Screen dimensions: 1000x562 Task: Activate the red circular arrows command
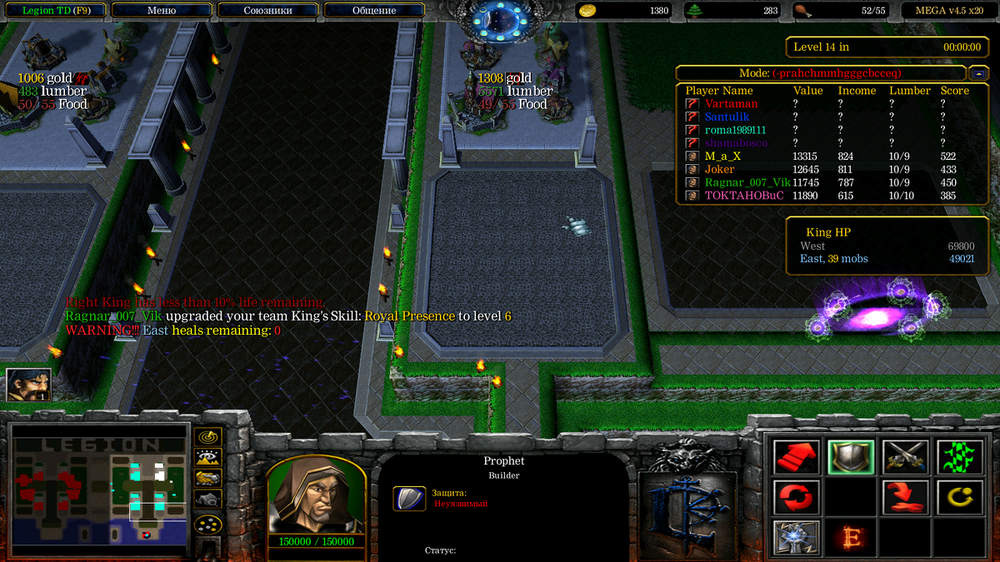(x=796, y=497)
